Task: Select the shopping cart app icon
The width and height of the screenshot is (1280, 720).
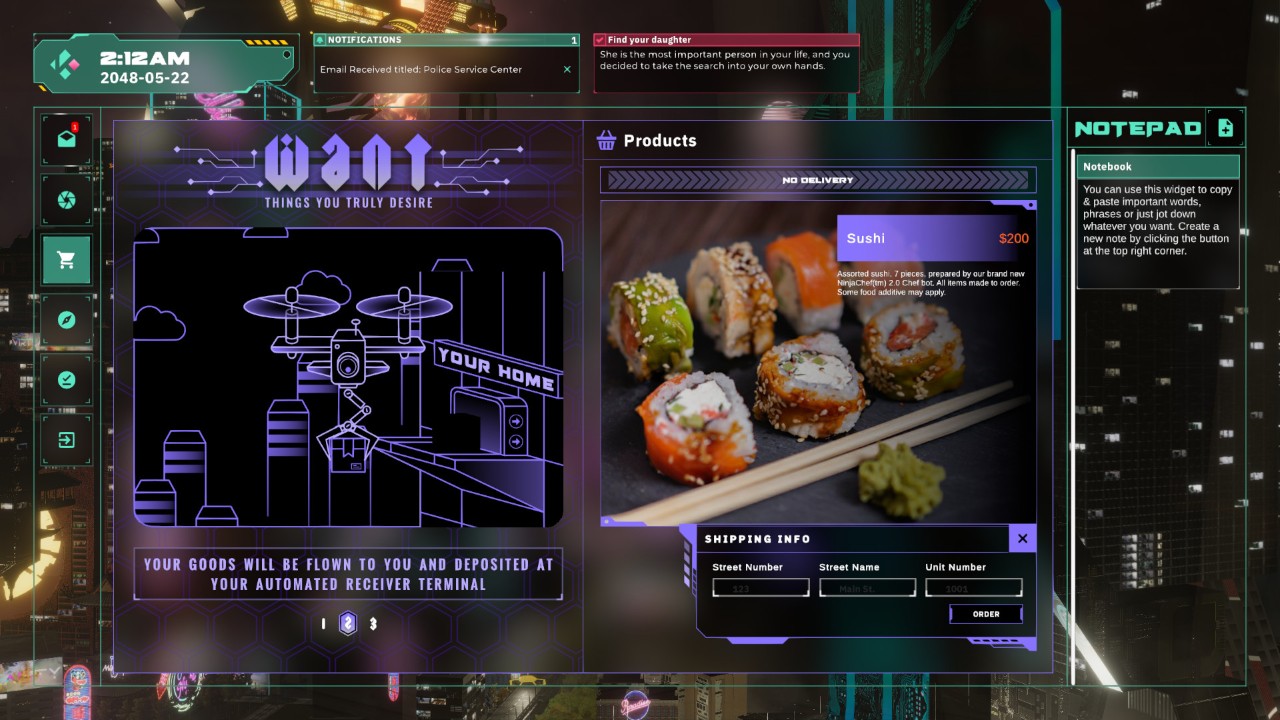Action: coord(67,260)
